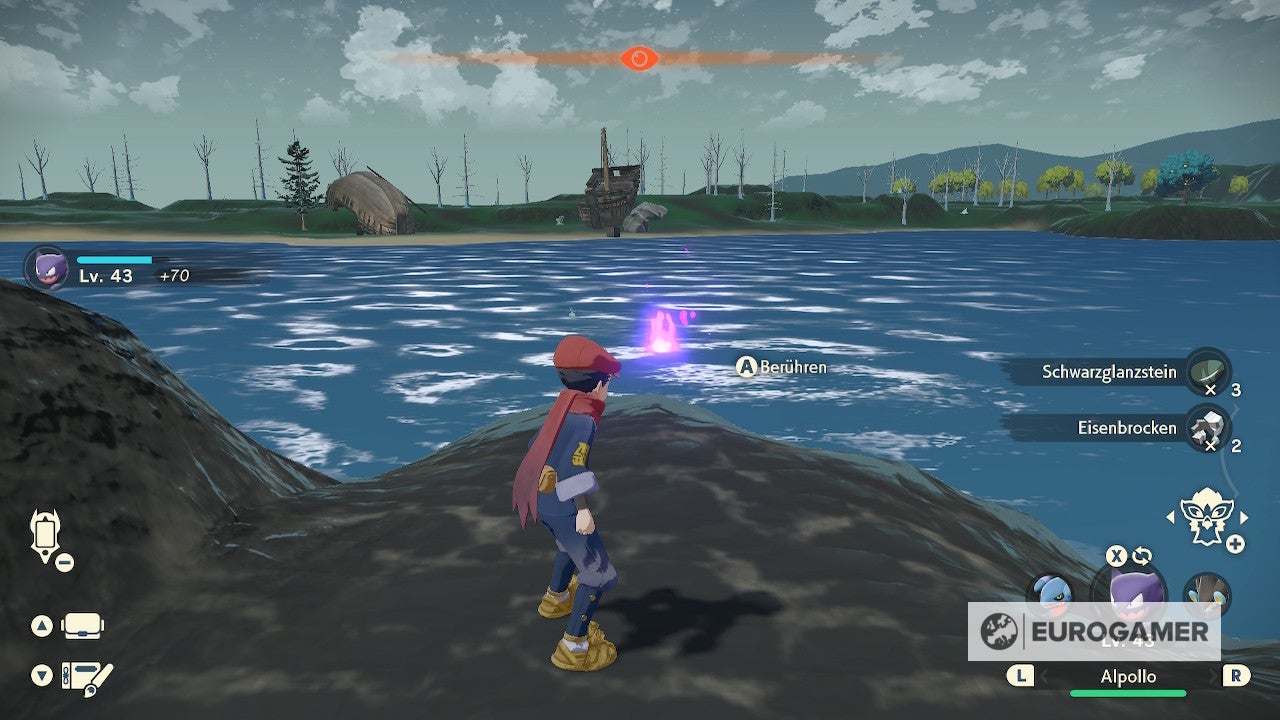Open the satchel bag icon
Image resolution: width=1280 pixels, height=720 pixels.
[x=82, y=626]
